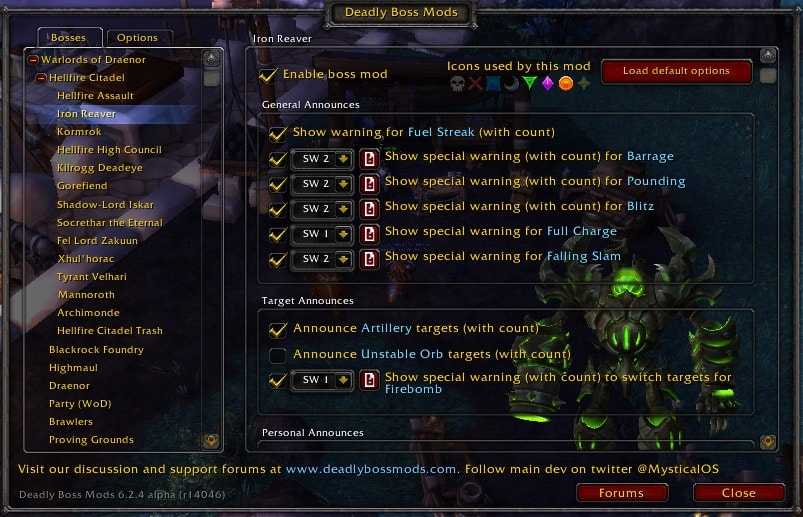
Task: Select Proving Grounds entry
Action: (91, 440)
